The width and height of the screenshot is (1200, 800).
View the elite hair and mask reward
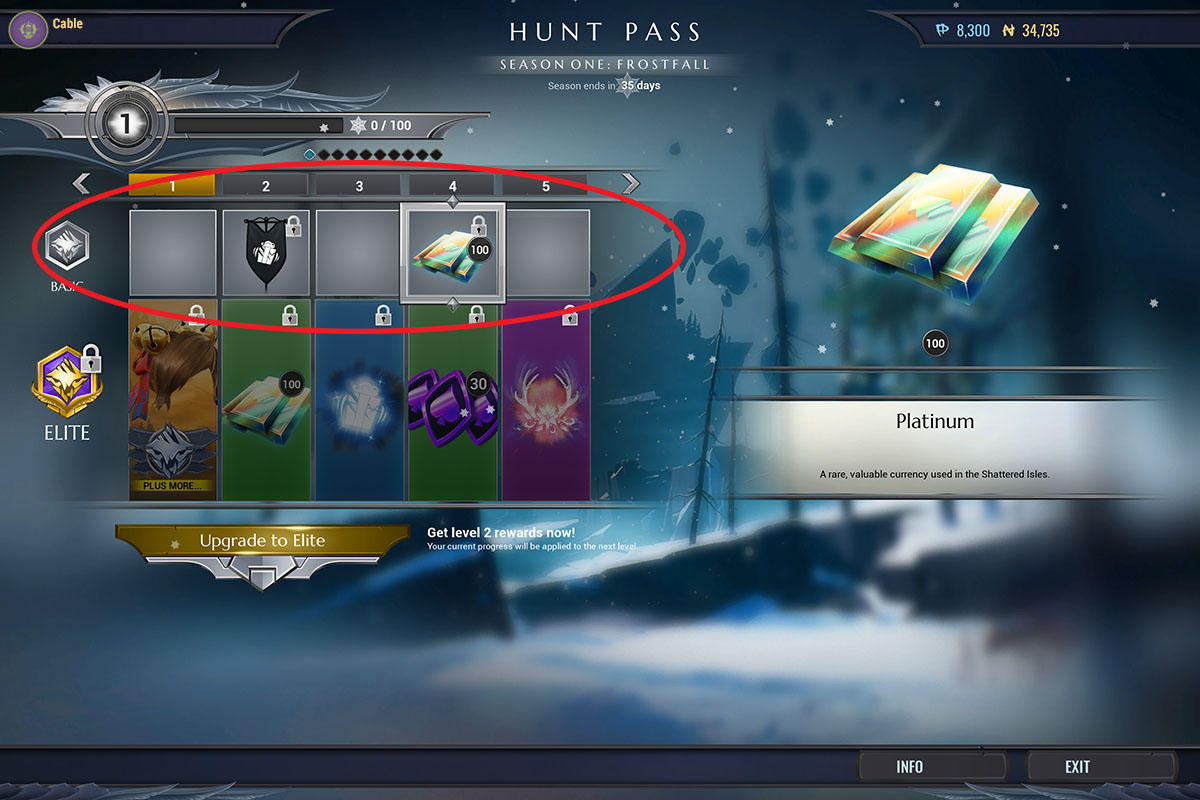(172, 400)
